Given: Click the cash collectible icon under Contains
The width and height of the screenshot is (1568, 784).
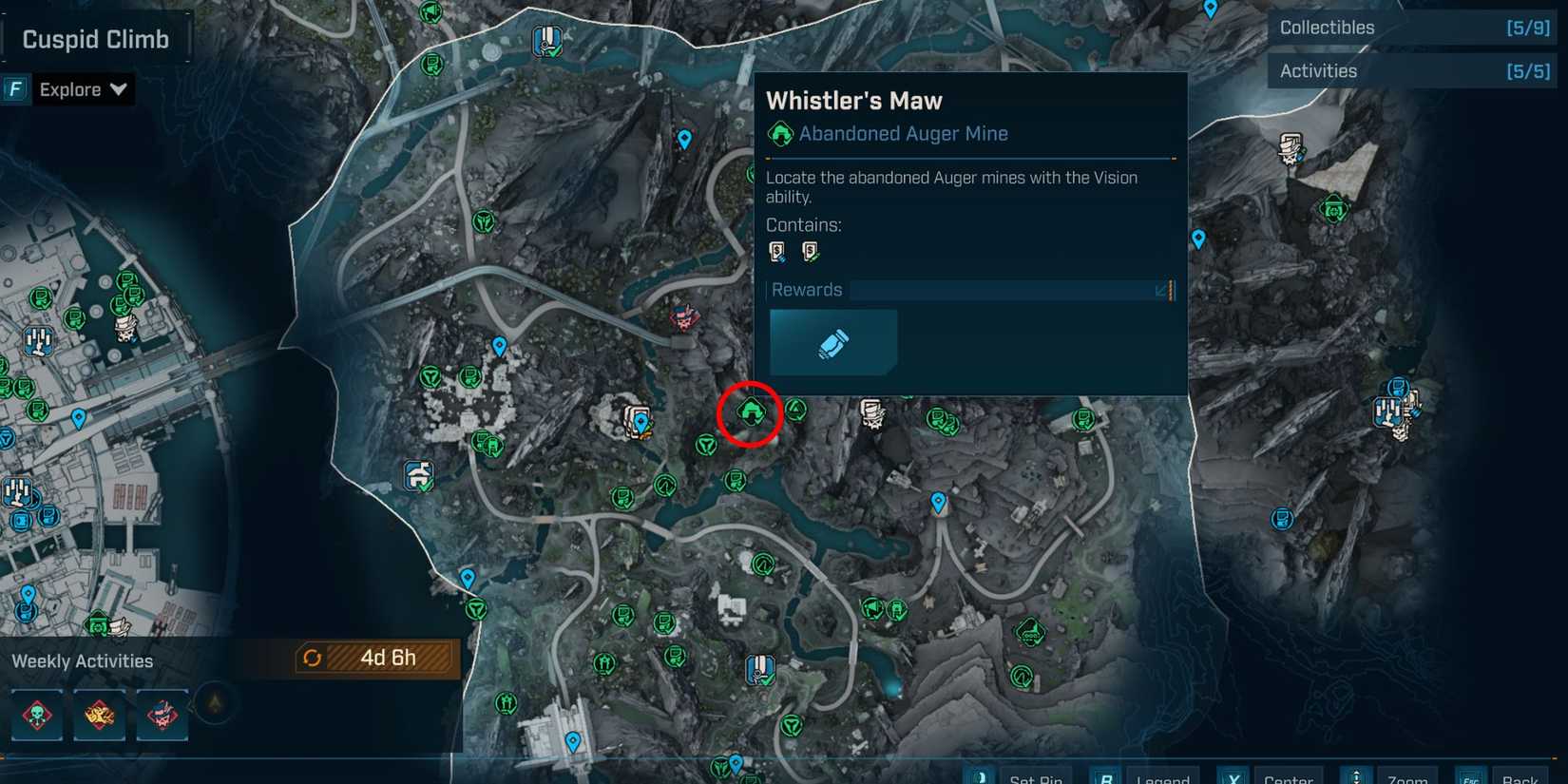Looking at the screenshot, I should point(776,250).
